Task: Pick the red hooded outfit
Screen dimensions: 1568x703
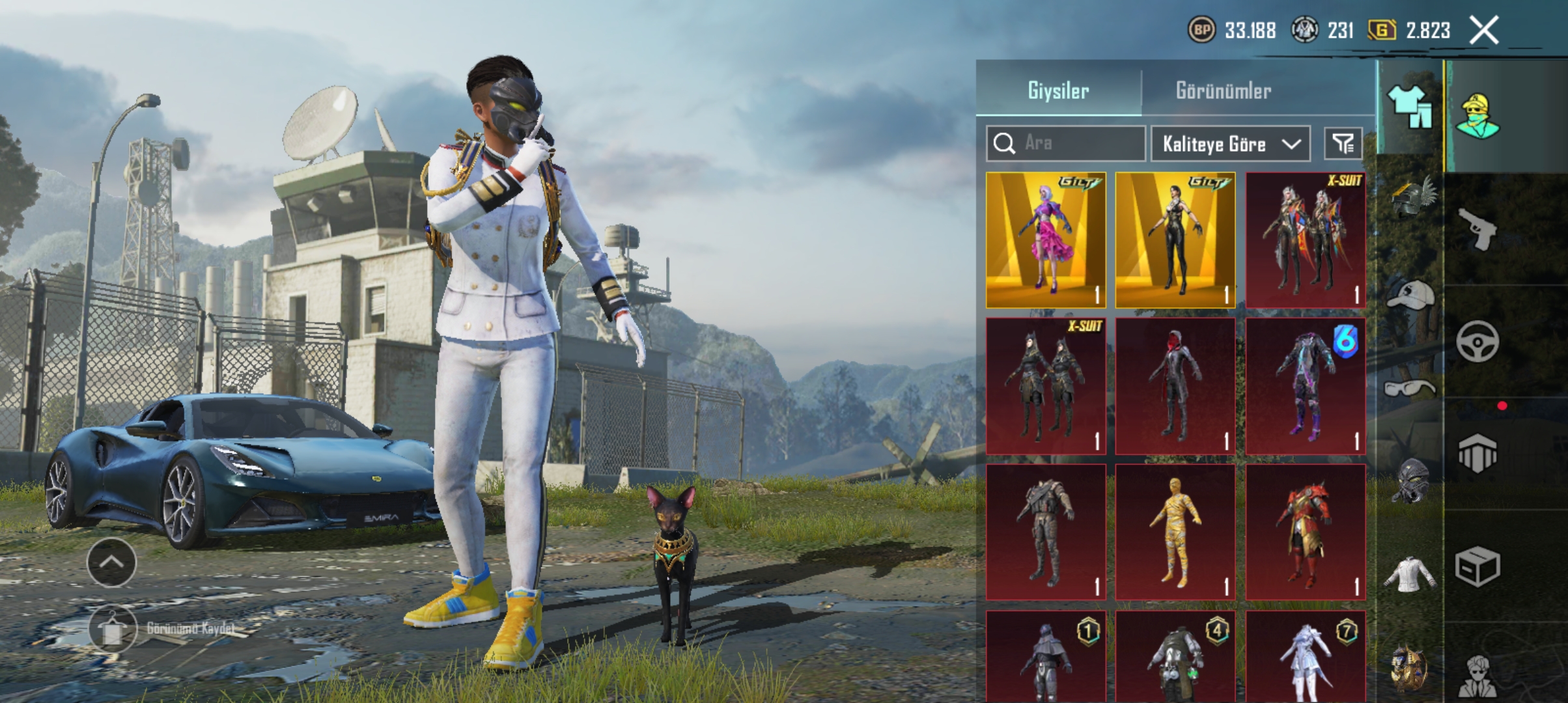Action: pos(1175,386)
